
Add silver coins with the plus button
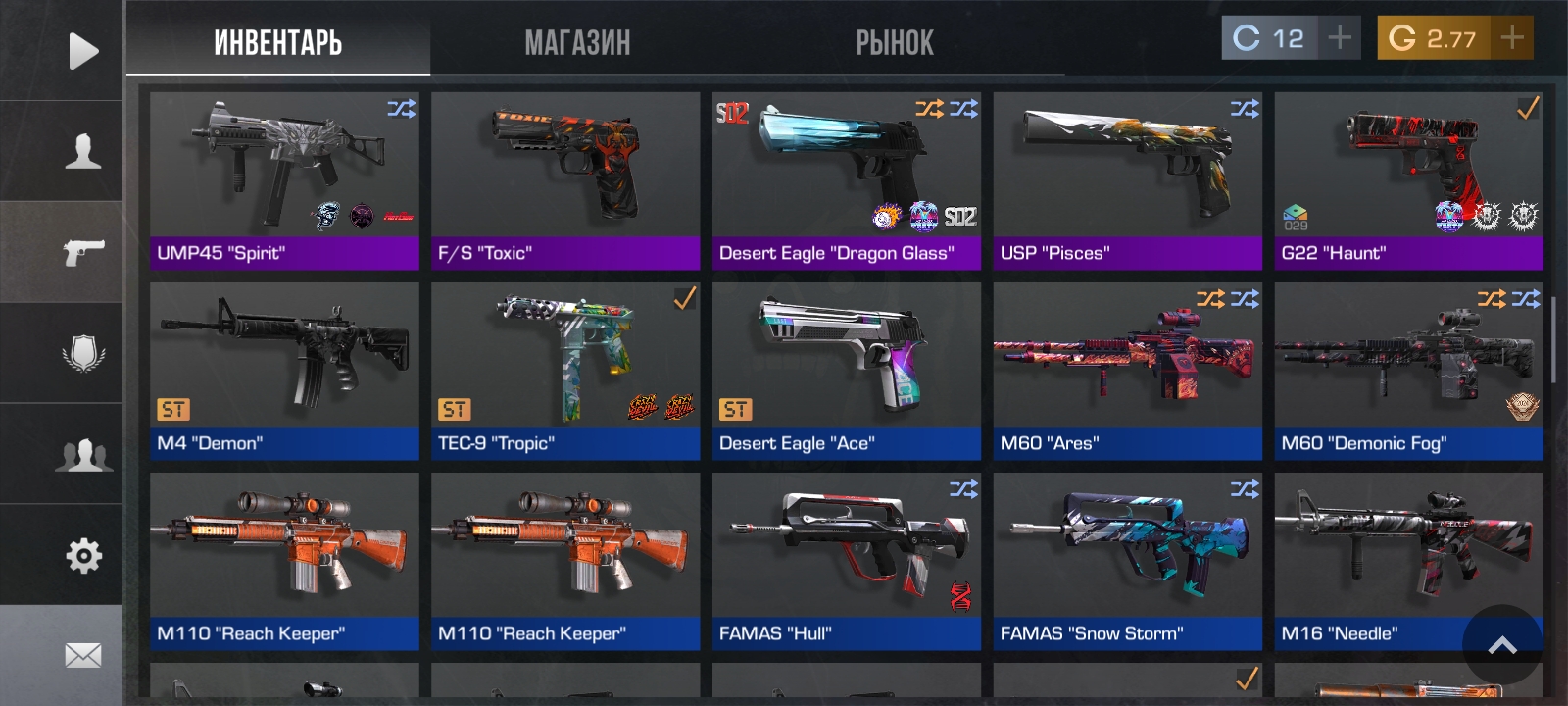[1339, 38]
